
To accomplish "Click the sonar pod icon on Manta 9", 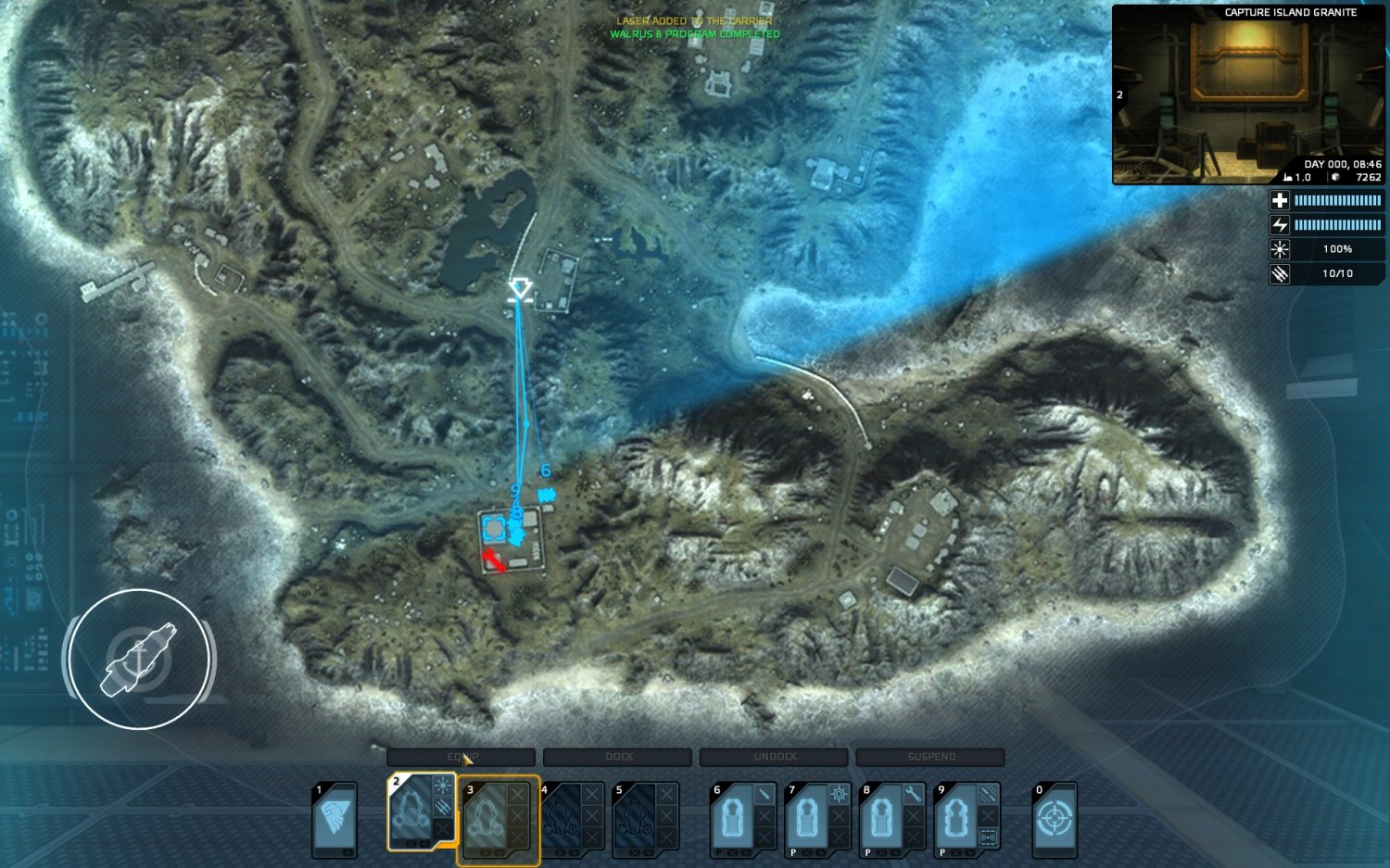I will click(990, 835).
